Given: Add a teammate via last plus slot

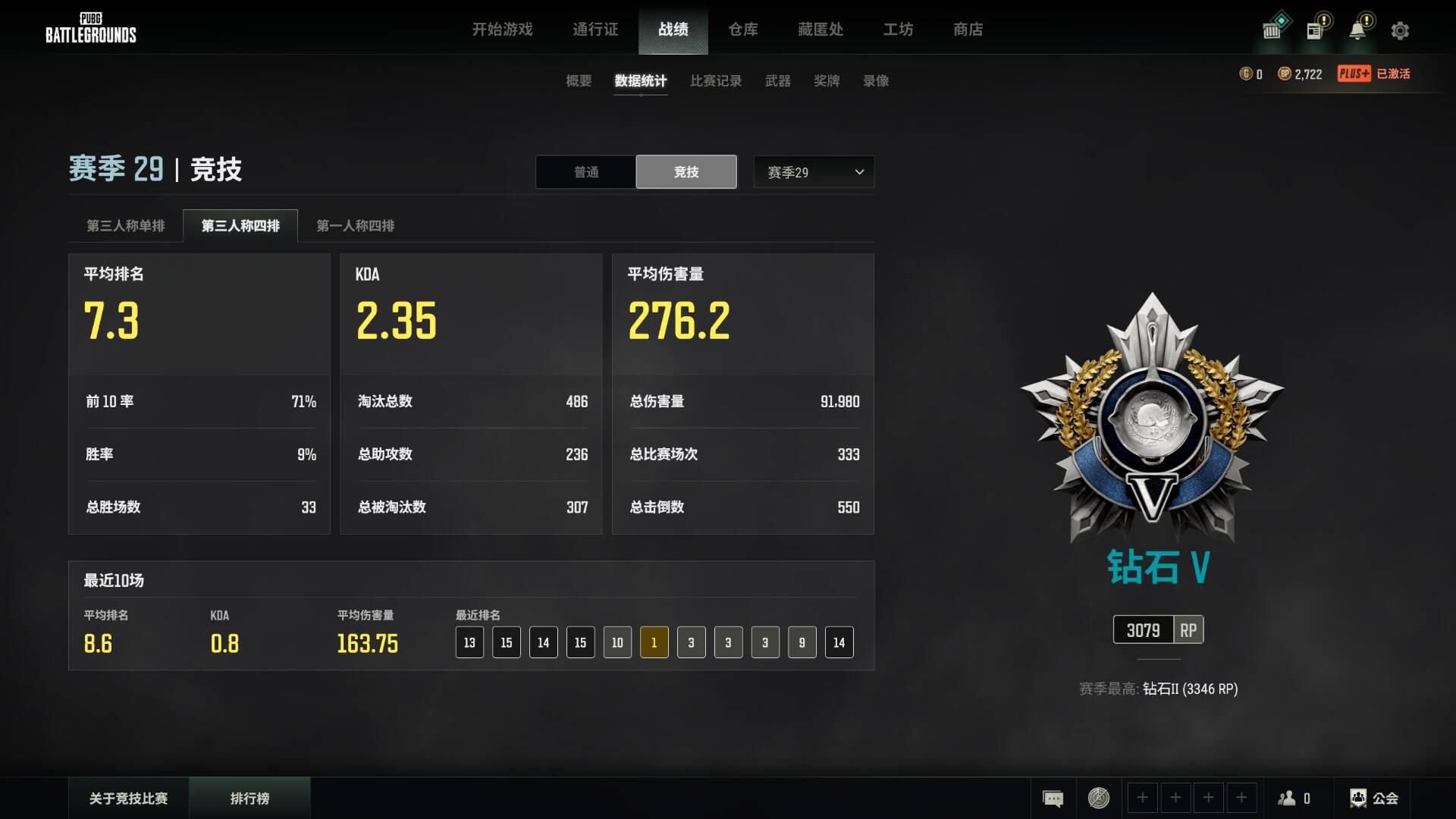Looking at the screenshot, I should coord(1241,798).
